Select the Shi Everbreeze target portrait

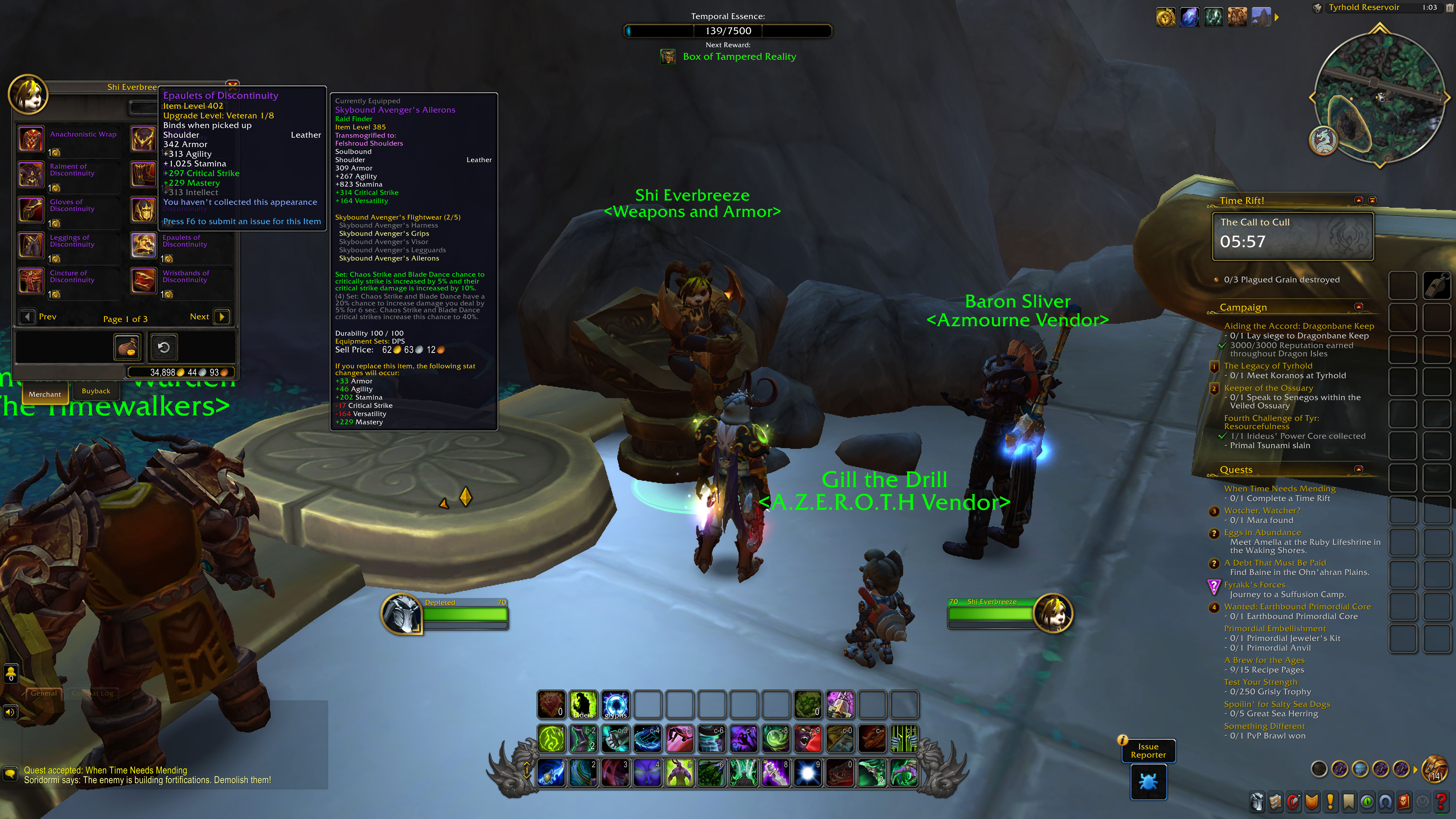(1052, 613)
